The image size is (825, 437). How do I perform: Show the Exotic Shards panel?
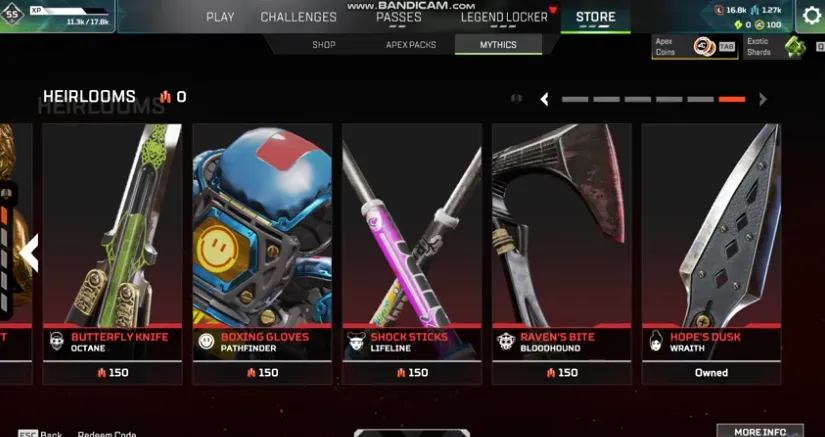coord(775,46)
